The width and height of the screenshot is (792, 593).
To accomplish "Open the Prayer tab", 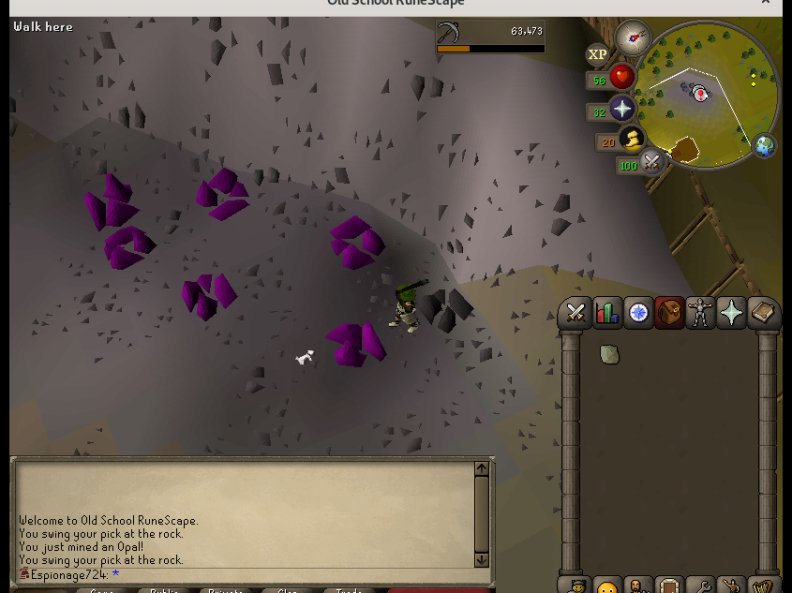I will [732, 313].
